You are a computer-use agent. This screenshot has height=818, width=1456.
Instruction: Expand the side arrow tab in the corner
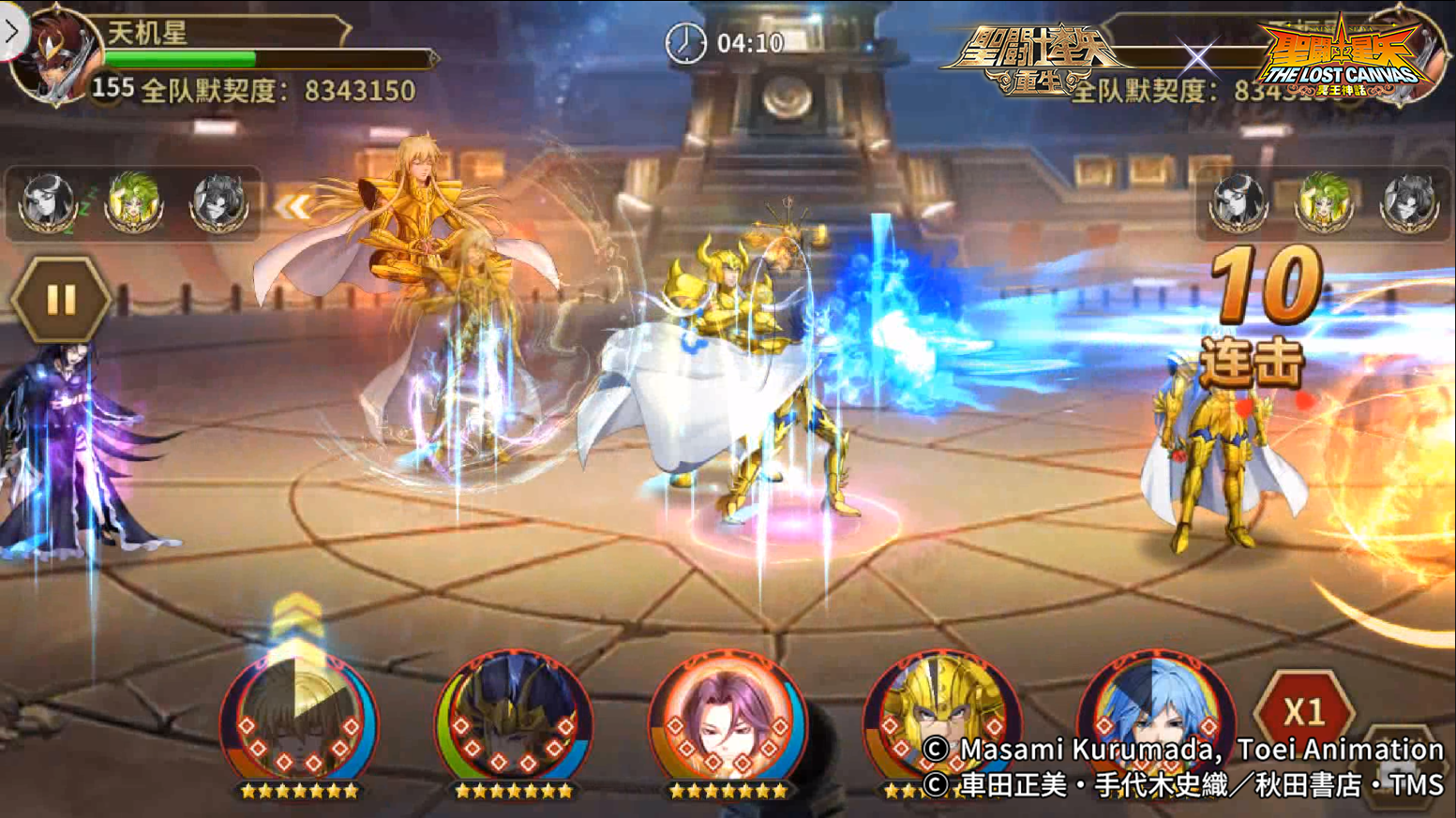(12, 31)
